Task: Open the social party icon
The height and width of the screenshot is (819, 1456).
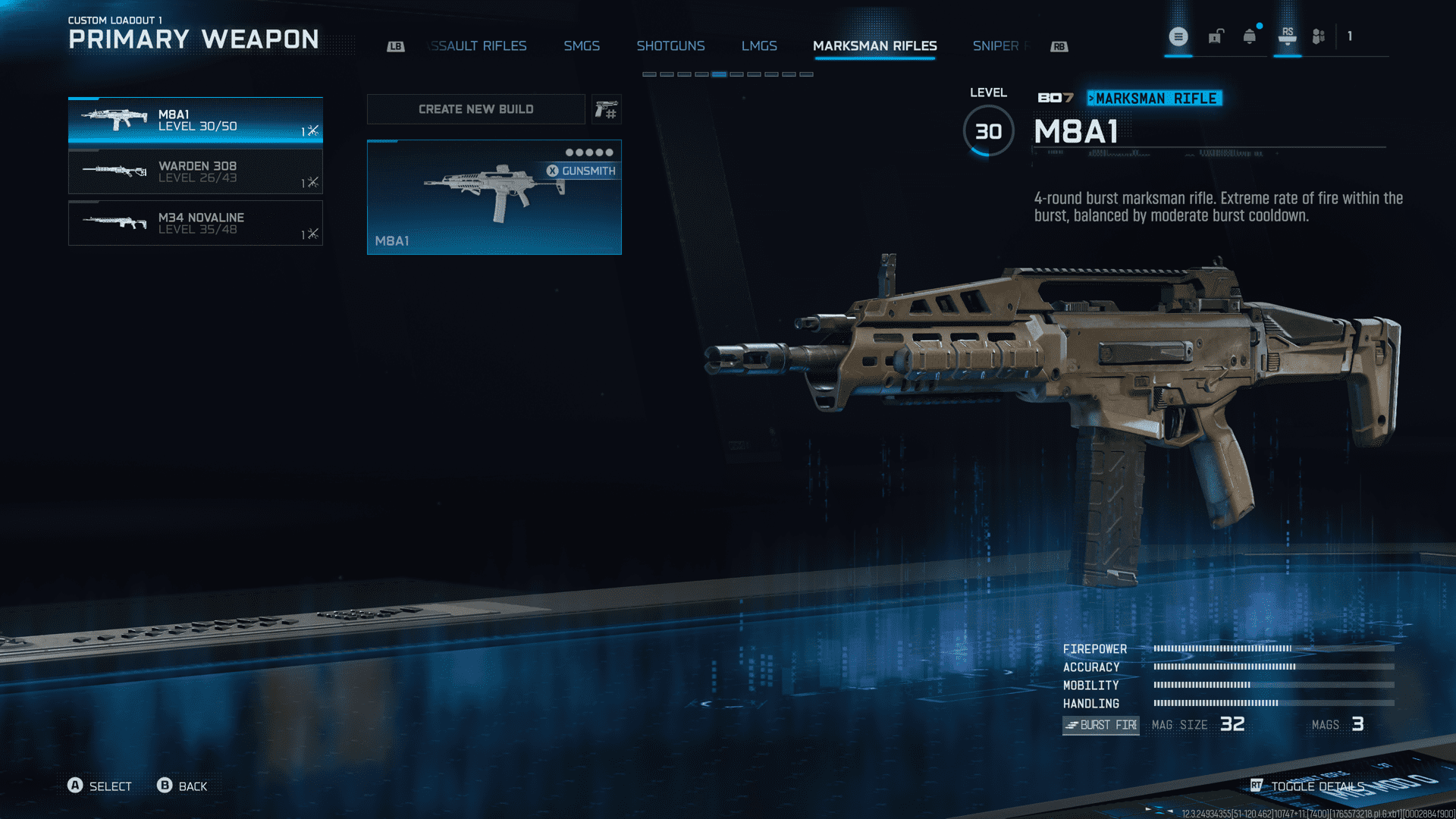Action: click(1319, 36)
